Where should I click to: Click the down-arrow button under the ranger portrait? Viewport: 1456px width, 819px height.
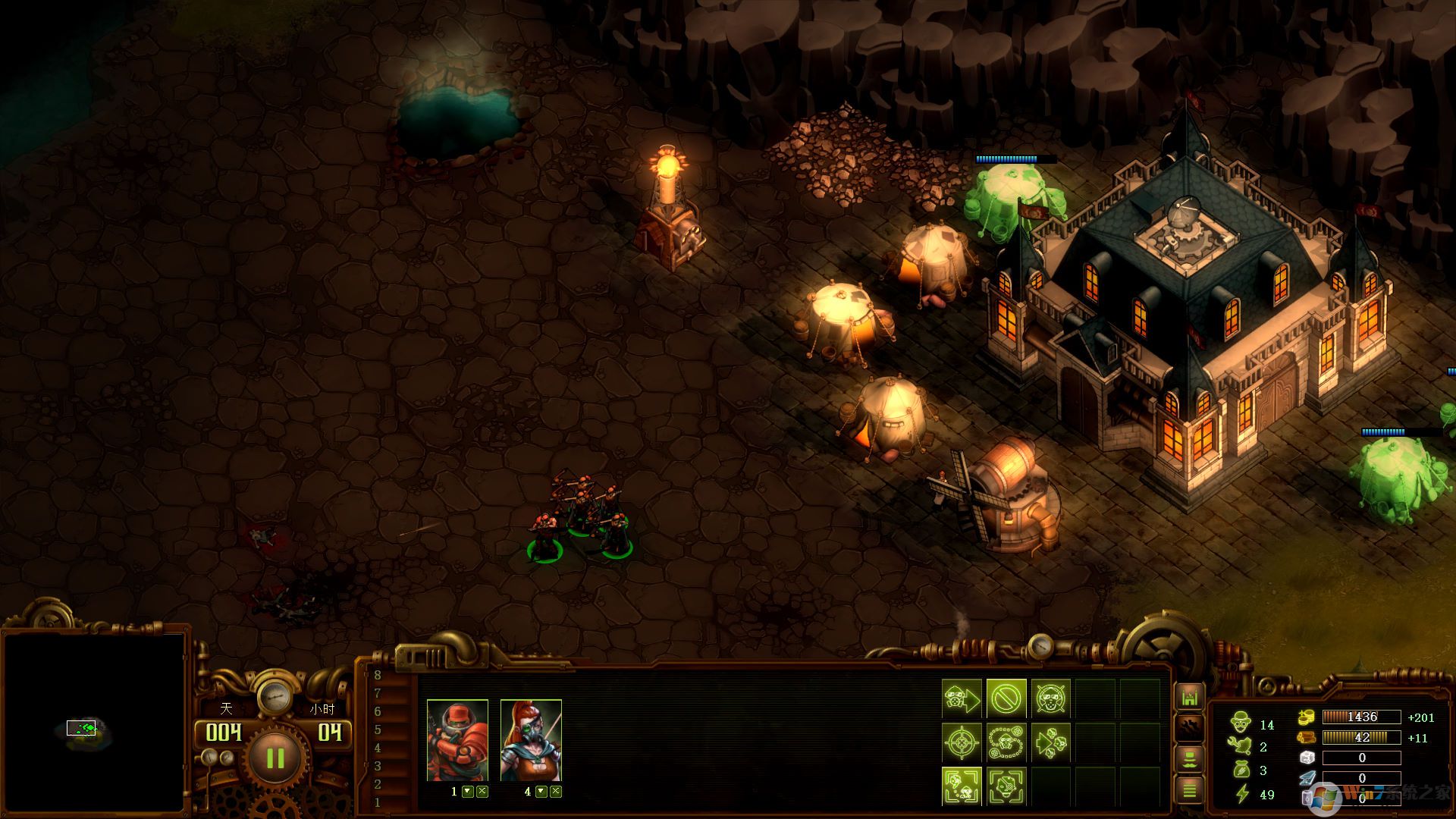tap(541, 792)
